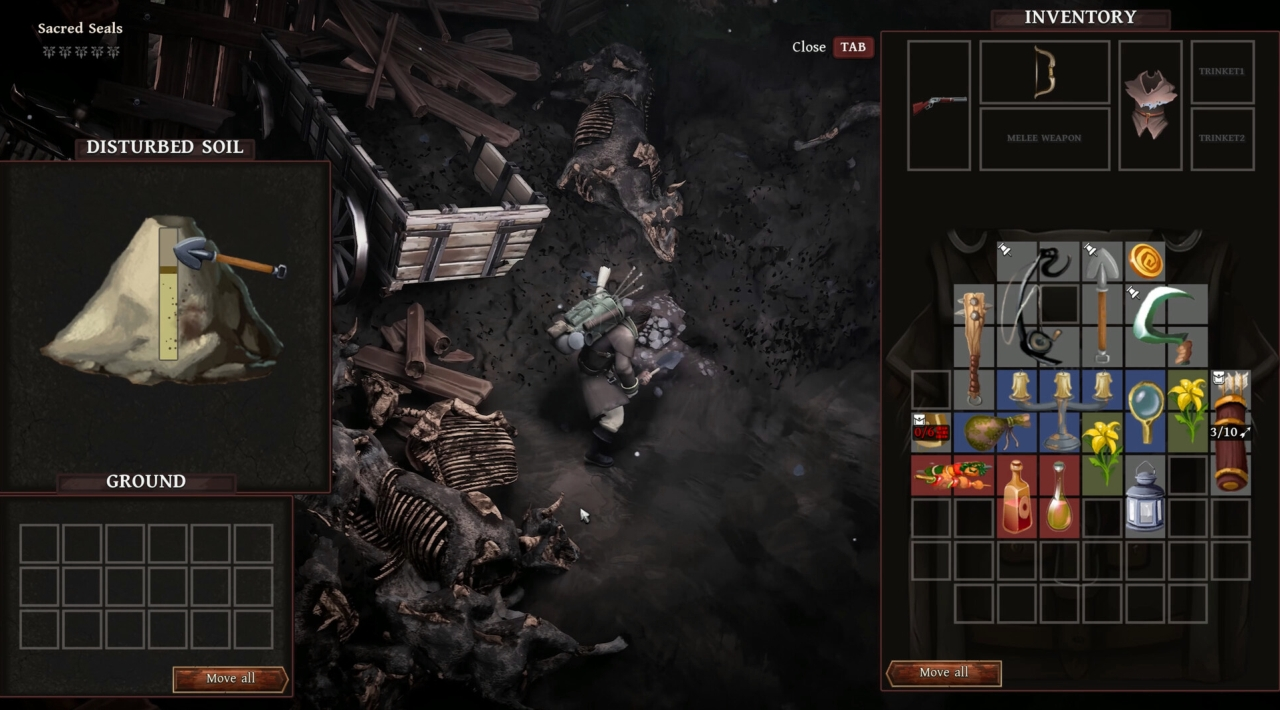The image size is (1280, 710).
Task: Select the equipped bow slot
Action: coord(1044,72)
